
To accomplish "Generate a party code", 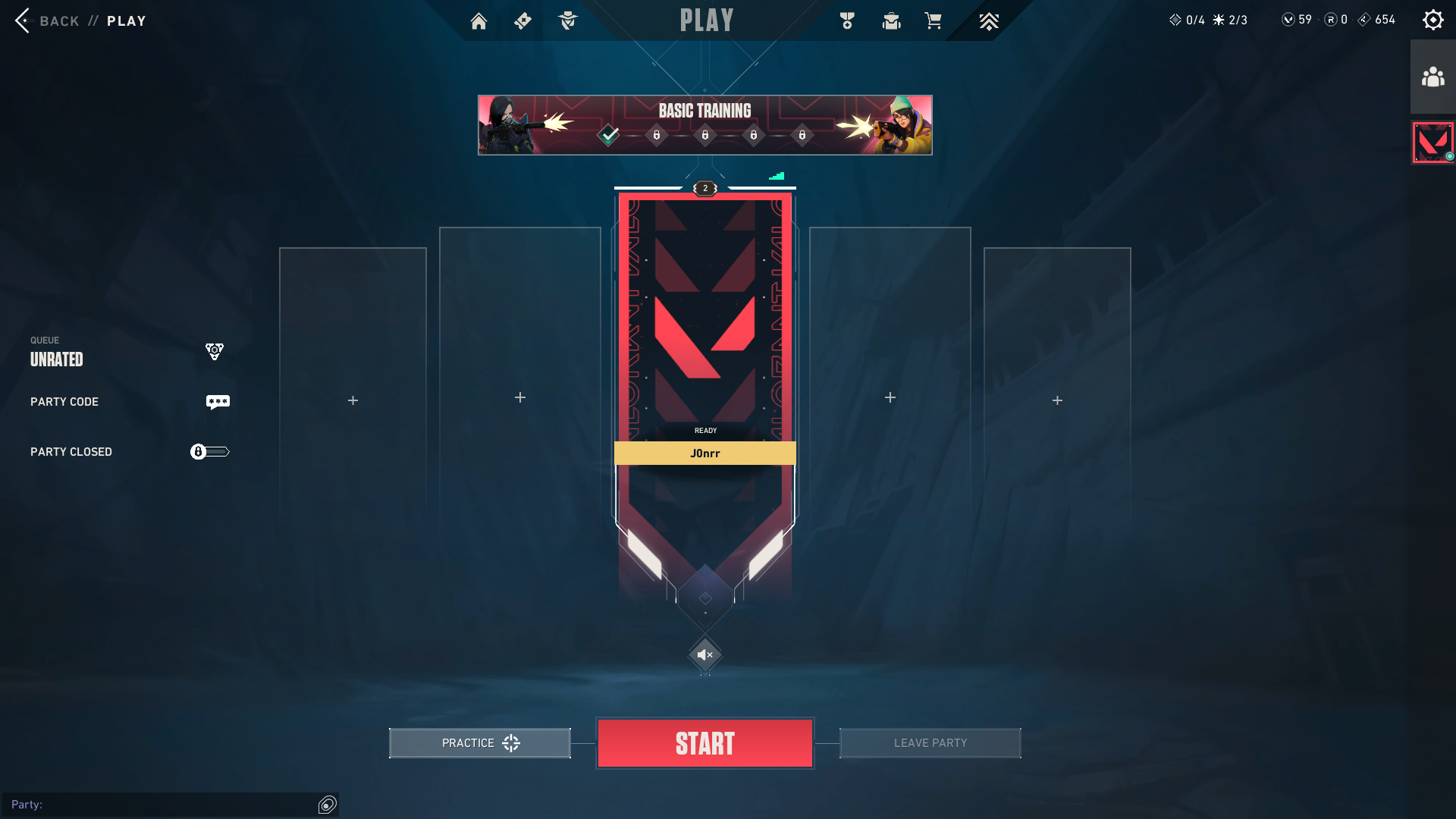I will click(218, 402).
